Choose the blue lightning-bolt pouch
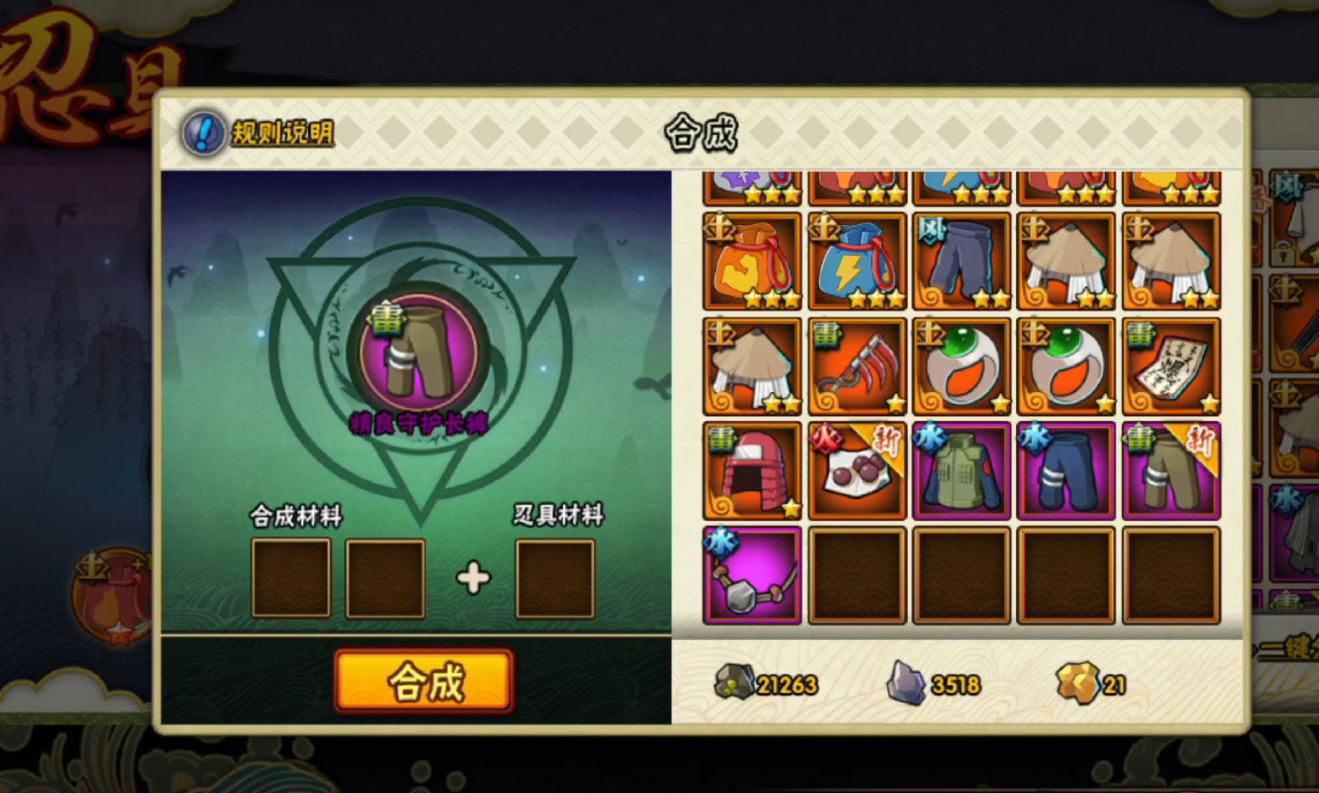Image resolution: width=1319 pixels, height=793 pixels. pyautogui.click(x=857, y=261)
